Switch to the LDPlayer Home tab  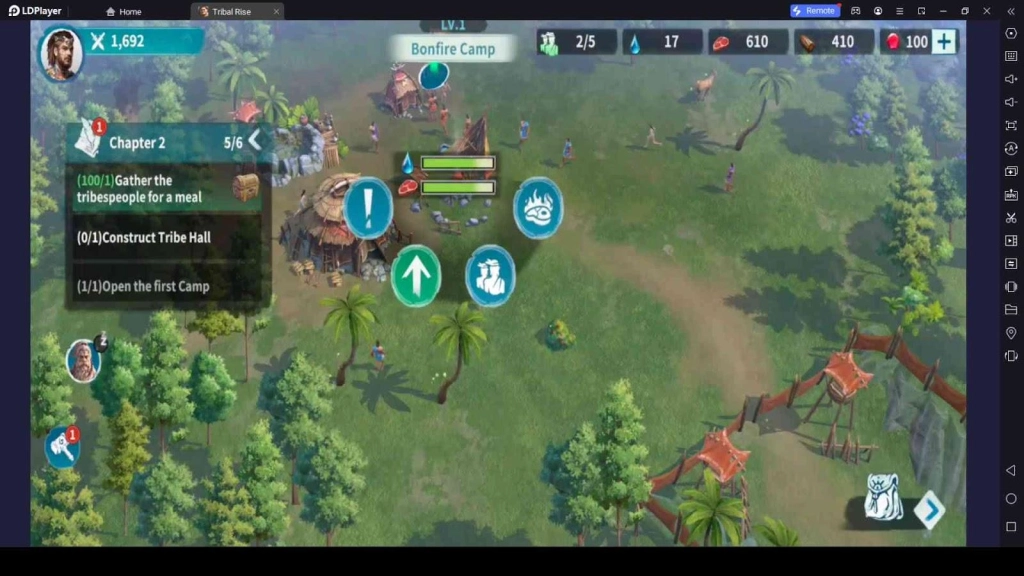pyautogui.click(x=124, y=11)
